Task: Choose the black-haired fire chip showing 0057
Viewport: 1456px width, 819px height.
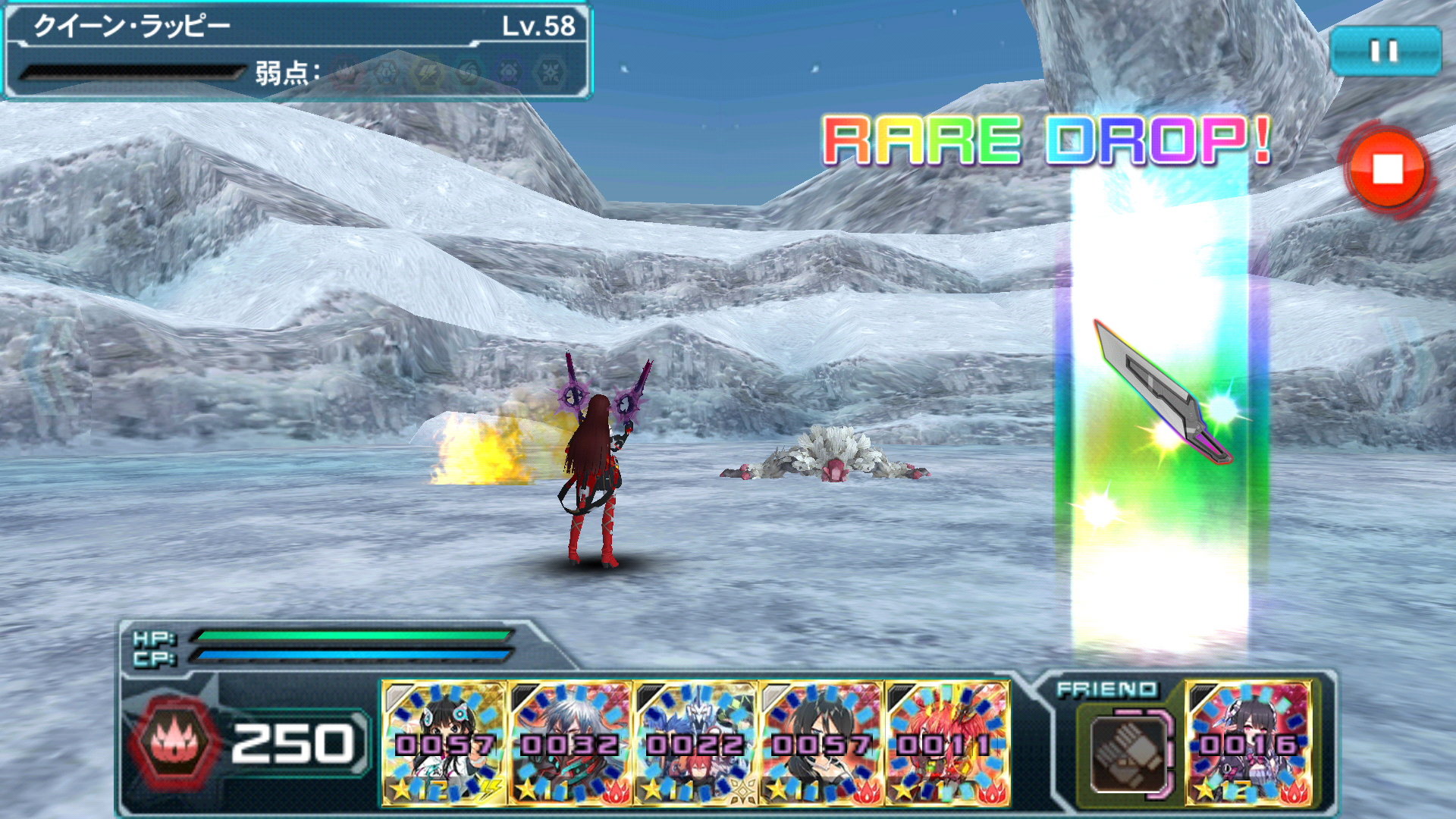Action: pyautogui.click(x=821, y=743)
